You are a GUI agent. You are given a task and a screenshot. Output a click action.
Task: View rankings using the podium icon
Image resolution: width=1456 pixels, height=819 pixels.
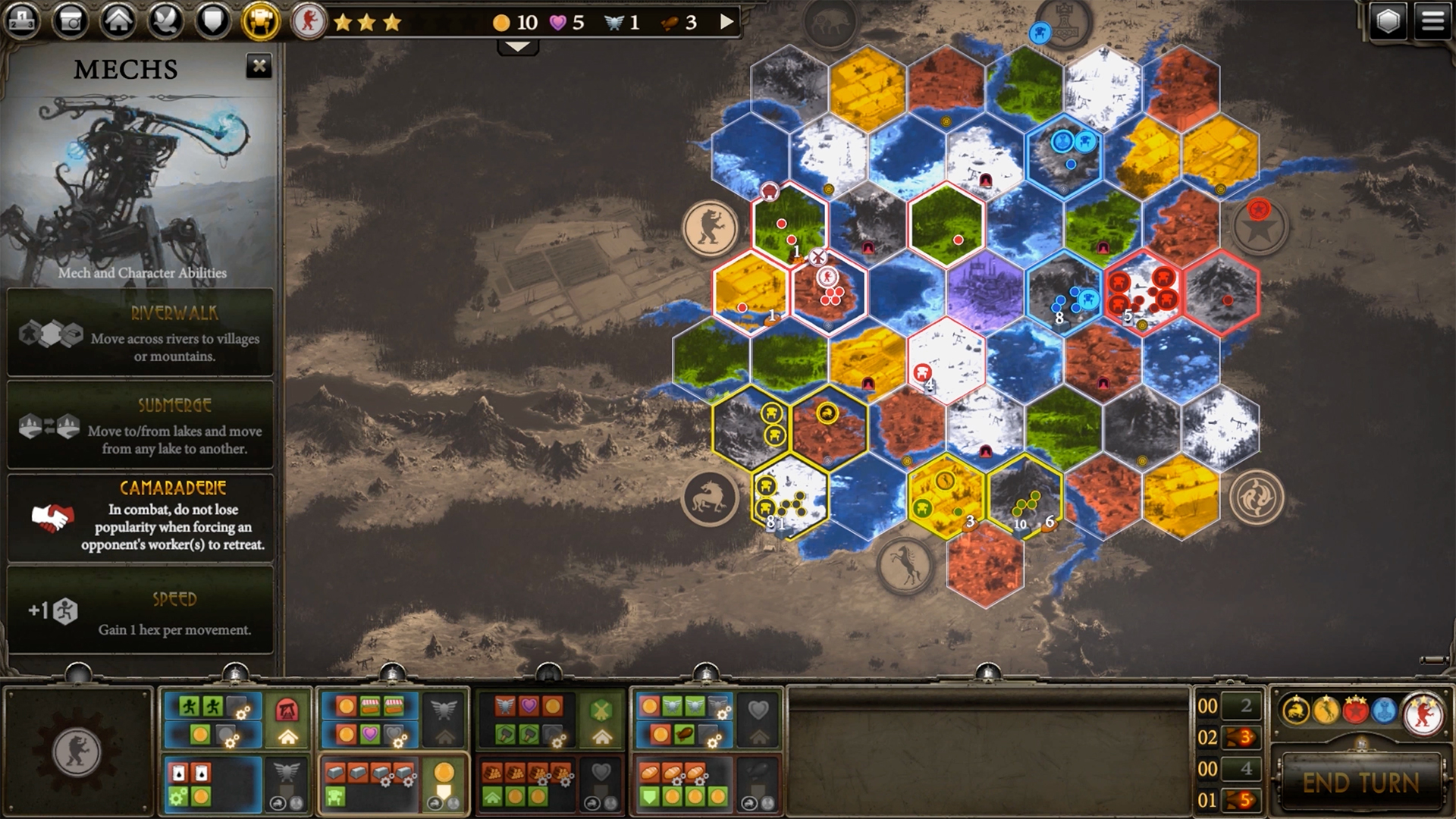pos(24,19)
